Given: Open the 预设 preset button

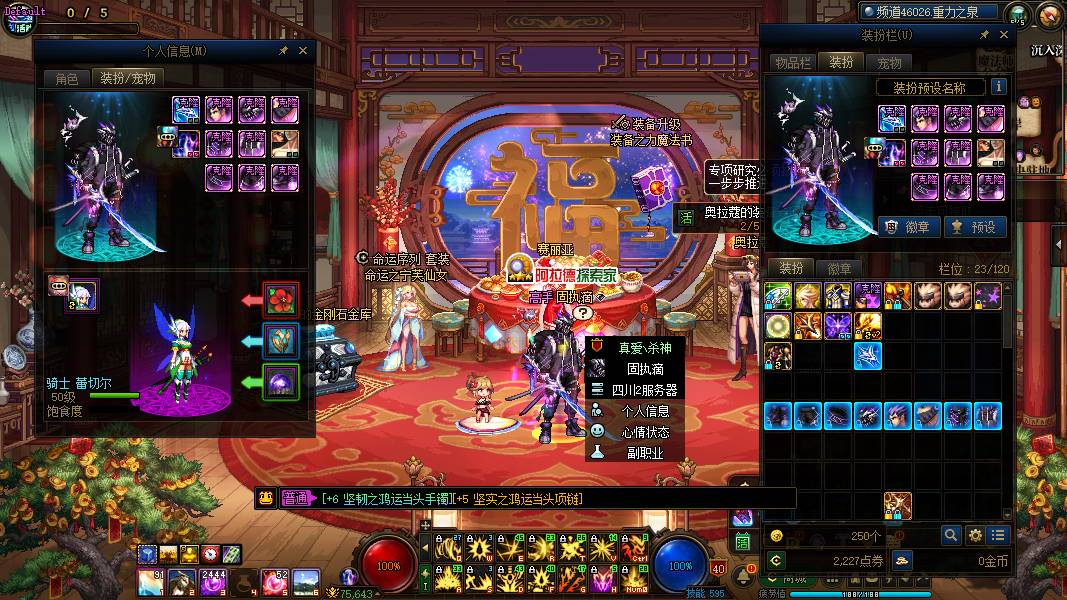Looking at the screenshot, I should click(x=974, y=227).
